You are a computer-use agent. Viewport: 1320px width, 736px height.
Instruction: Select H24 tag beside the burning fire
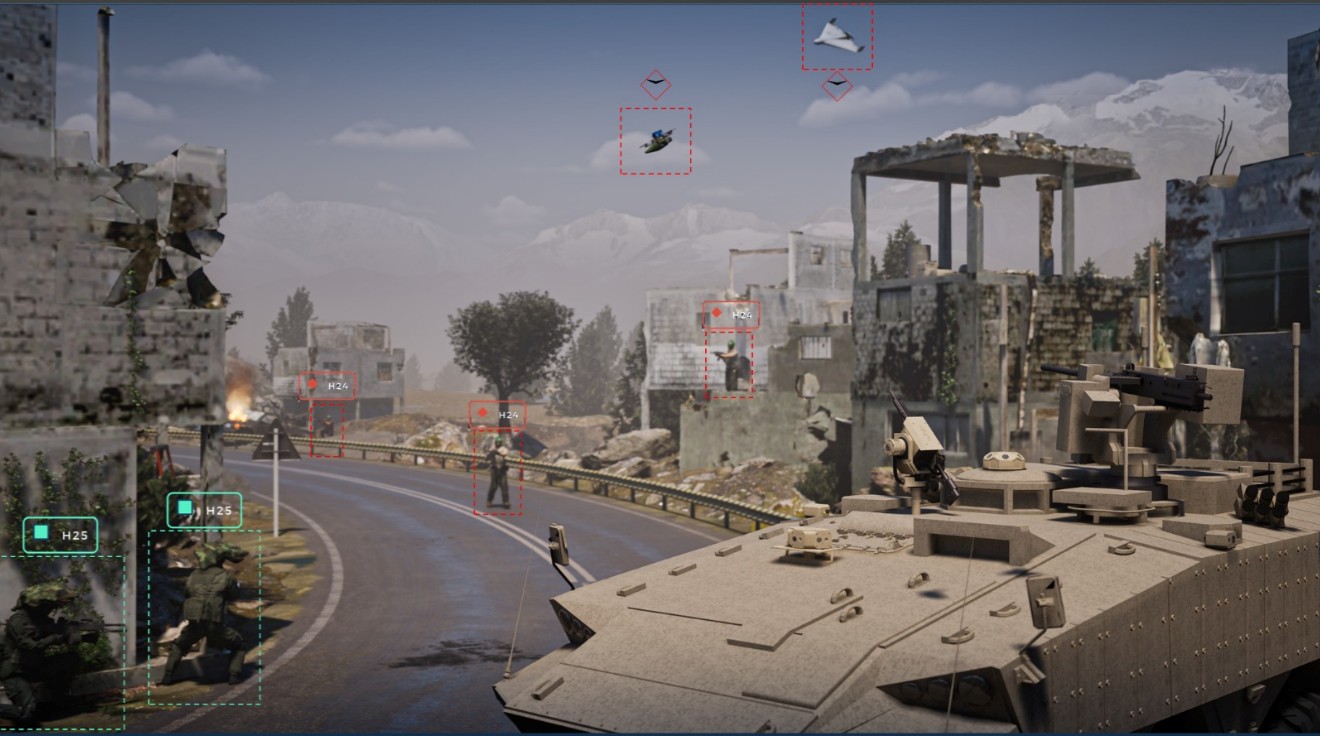(327, 386)
